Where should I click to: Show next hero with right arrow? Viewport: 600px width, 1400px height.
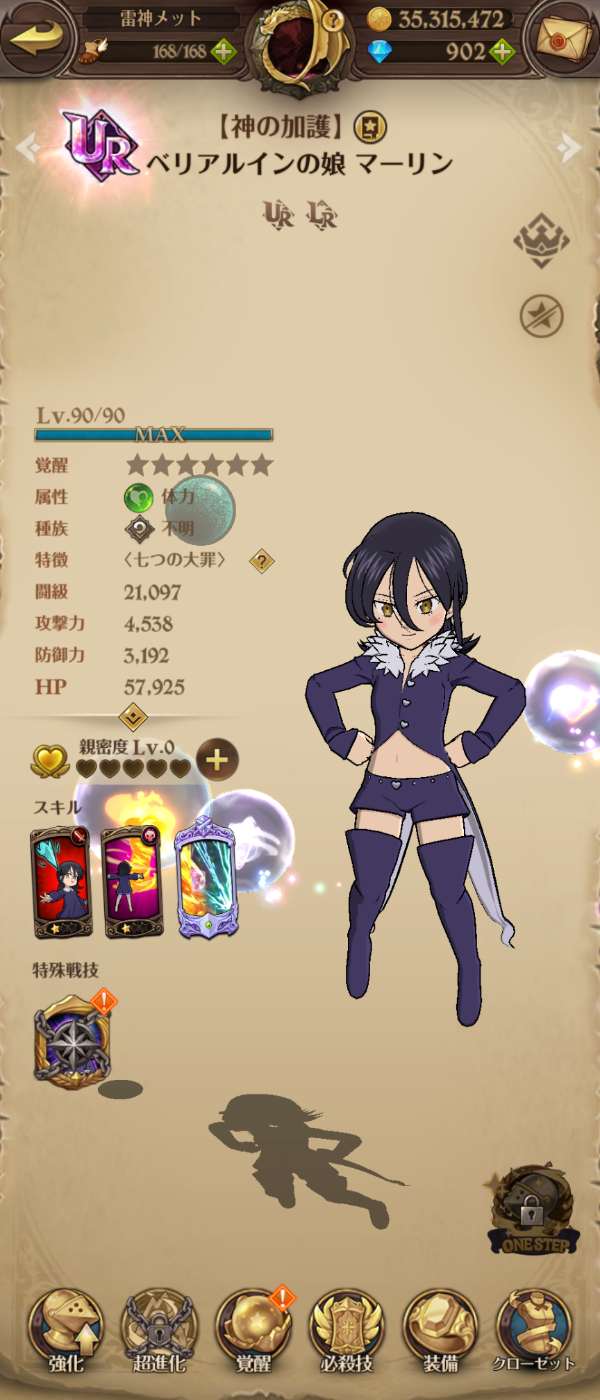click(571, 148)
